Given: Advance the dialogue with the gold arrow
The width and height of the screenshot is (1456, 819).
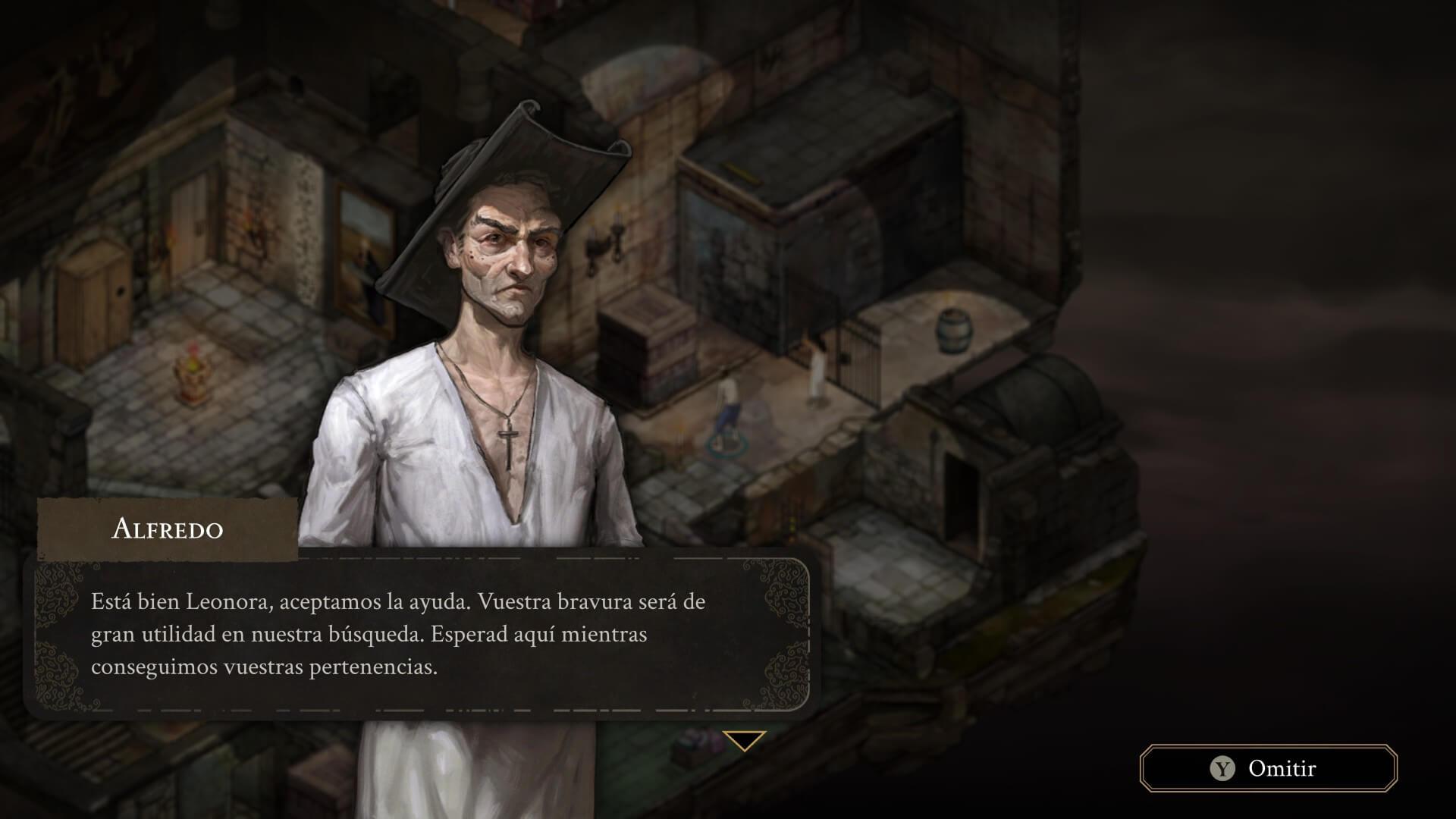Looking at the screenshot, I should pos(744,740).
